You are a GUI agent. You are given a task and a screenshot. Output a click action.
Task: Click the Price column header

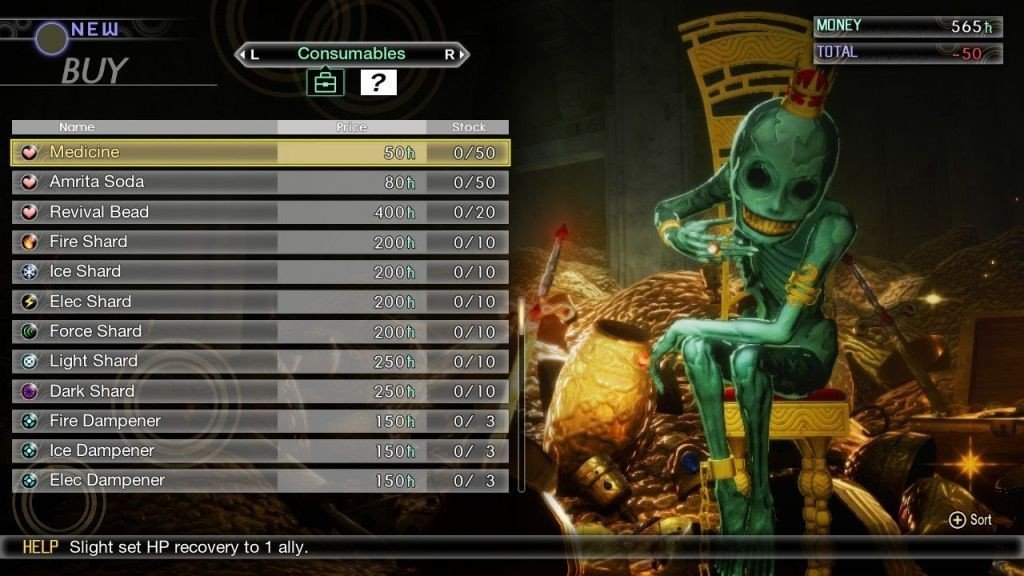point(352,127)
